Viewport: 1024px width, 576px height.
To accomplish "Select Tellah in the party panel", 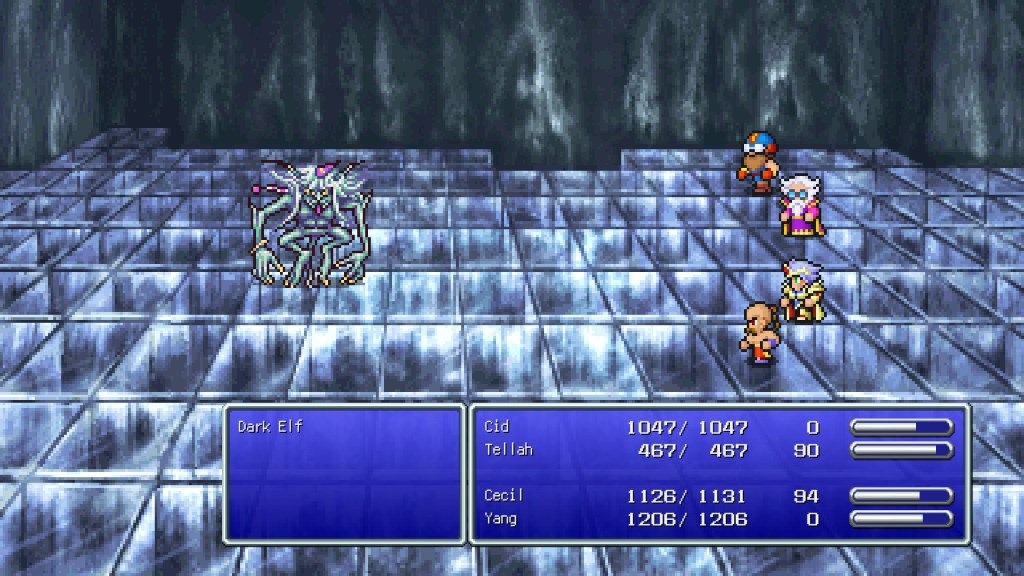I will (x=508, y=450).
